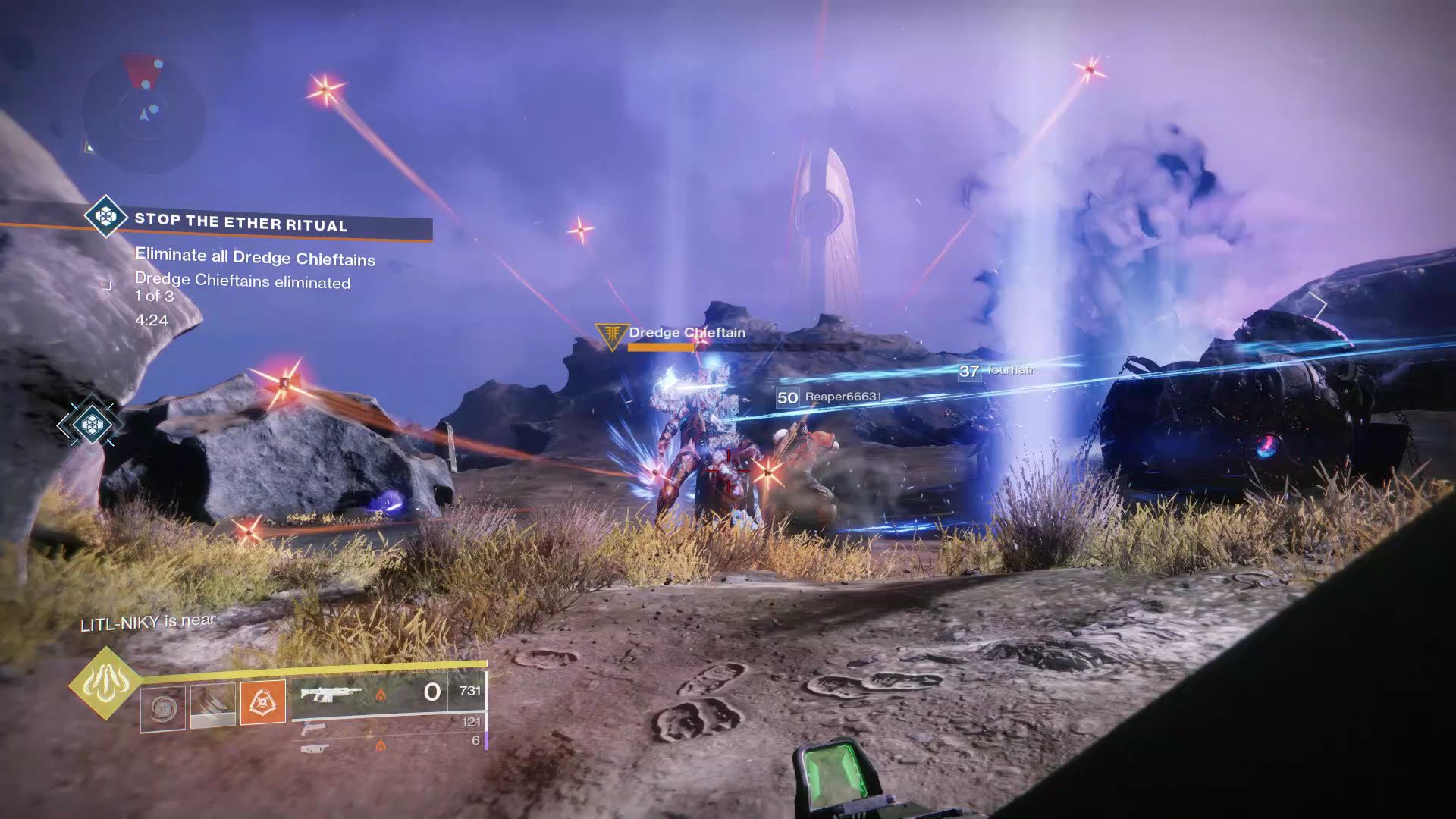
Task: Select the equipped rifle weapon icon
Action: pos(331,694)
